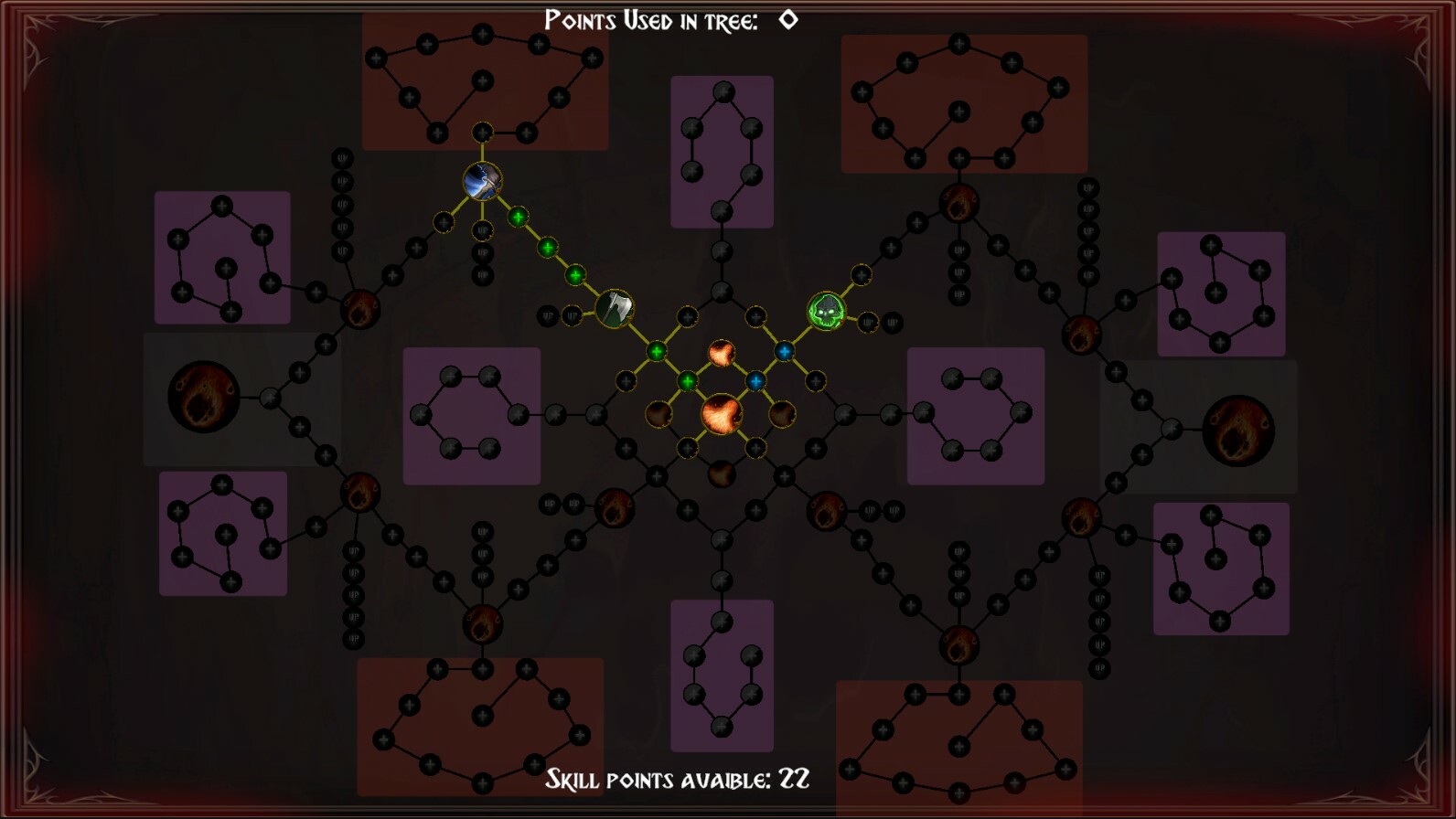Toggle the blue plus node right of the central fire

click(x=755, y=382)
